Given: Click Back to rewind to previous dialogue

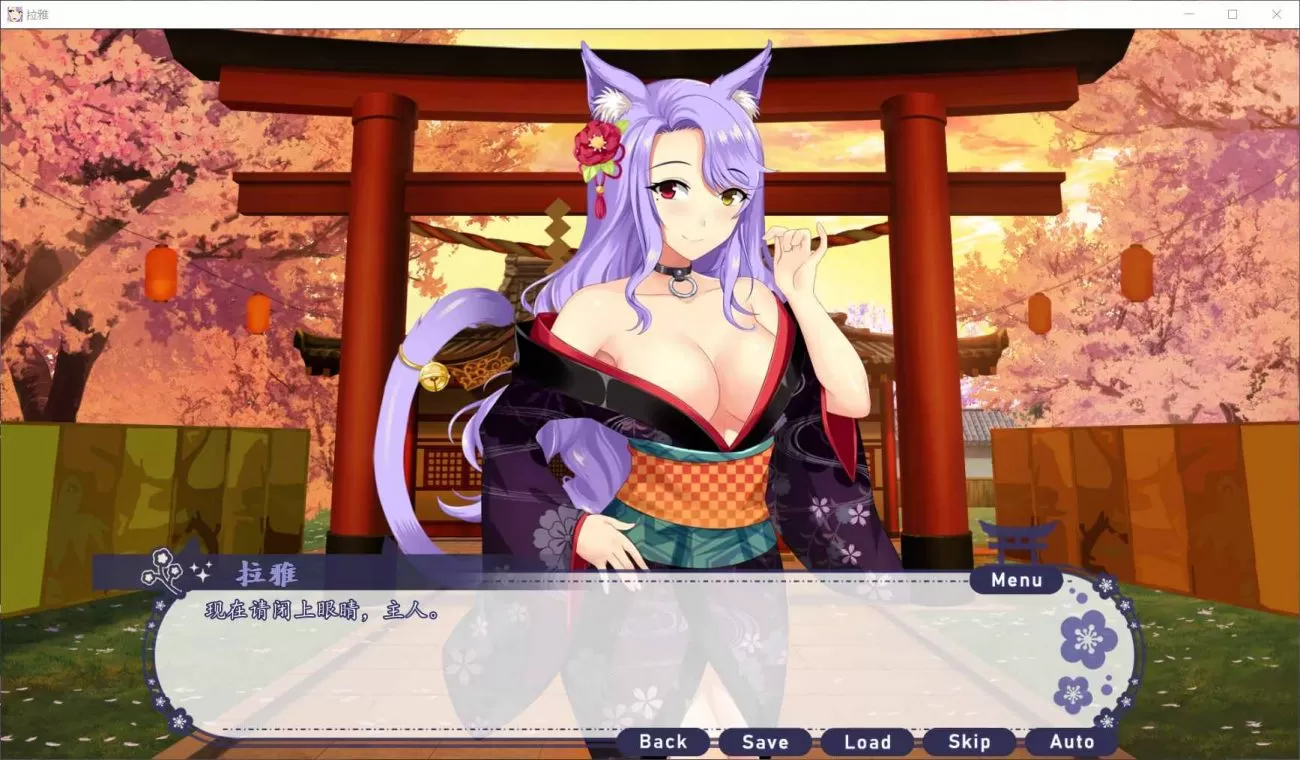Looking at the screenshot, I should coord(663,742).
